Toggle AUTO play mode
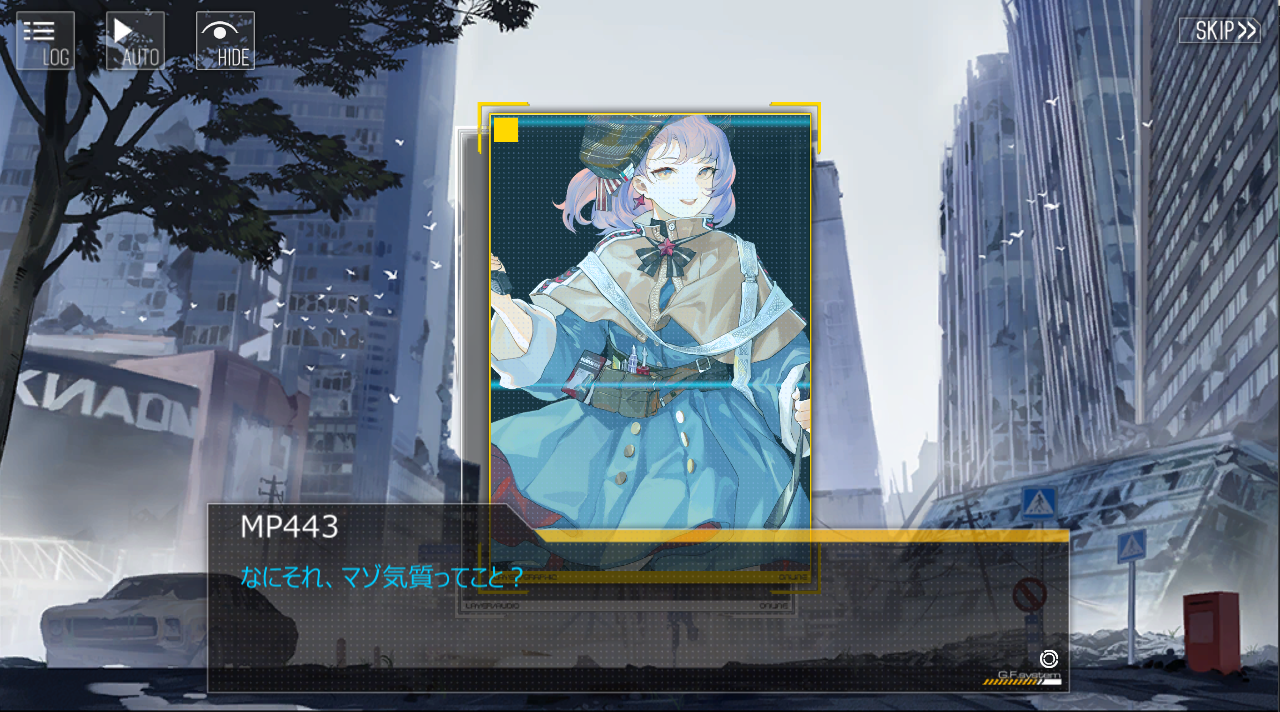 [x=135, y=41]
